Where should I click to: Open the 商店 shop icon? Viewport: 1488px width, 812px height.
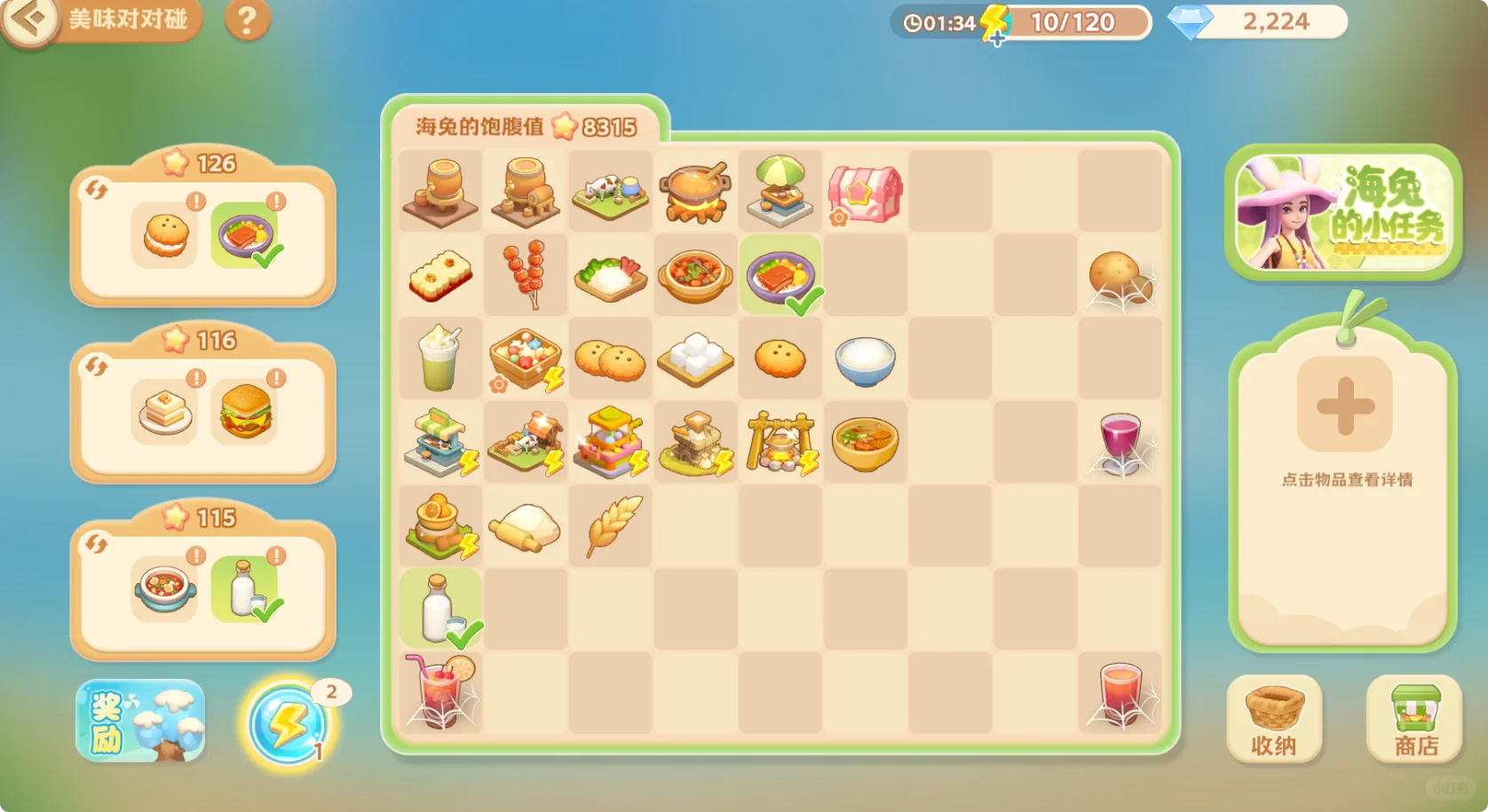coord(1413,719)
